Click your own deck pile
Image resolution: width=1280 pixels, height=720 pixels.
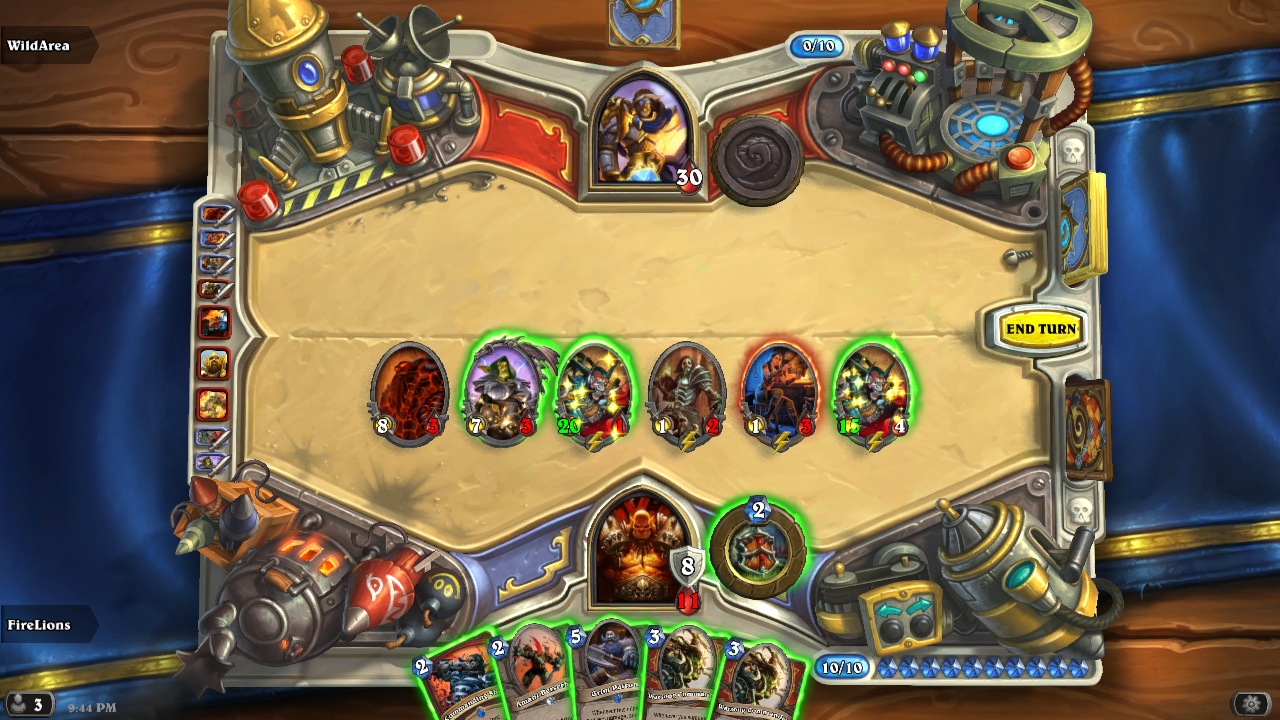coord(1086,428)
